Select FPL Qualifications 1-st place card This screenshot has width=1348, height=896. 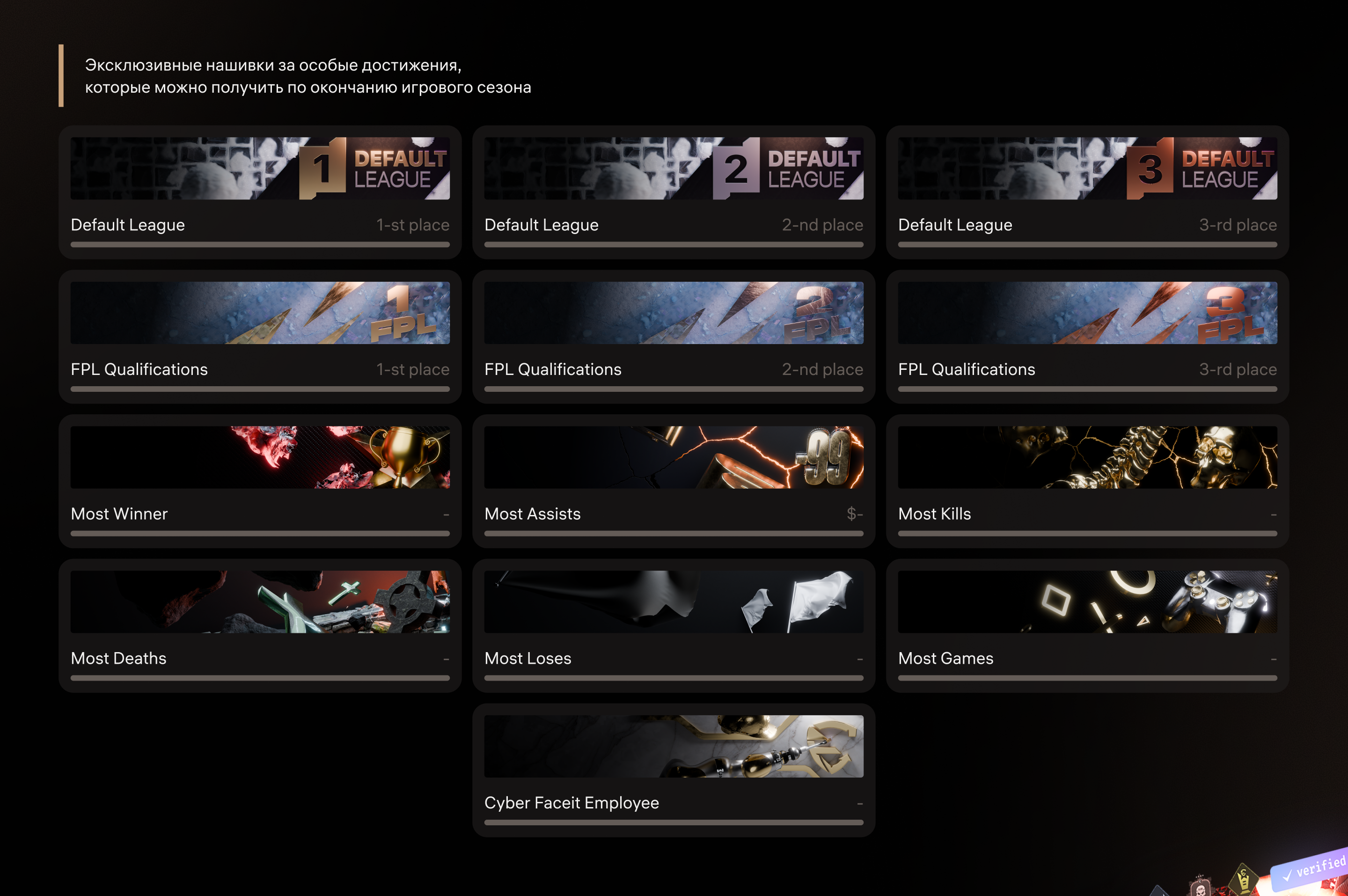(x=260, y=337)
